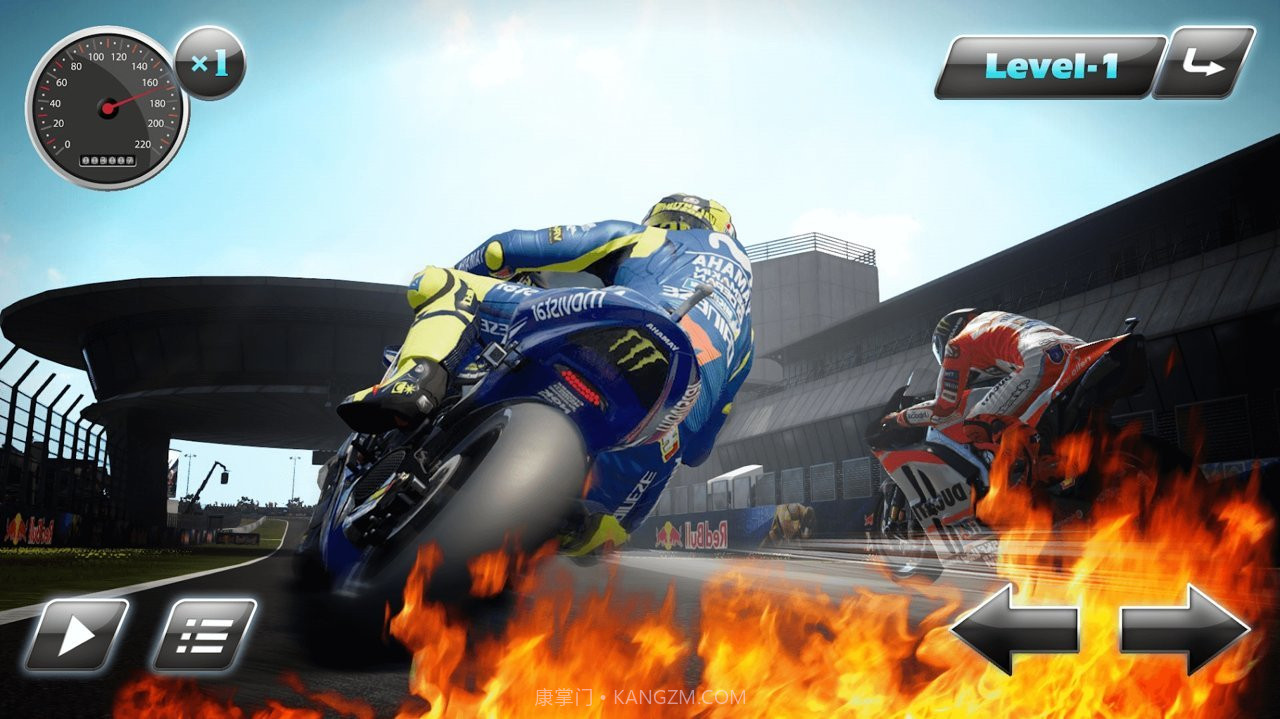
Task: Select the Level-1 label button
Action: [x=1050, y=67]
